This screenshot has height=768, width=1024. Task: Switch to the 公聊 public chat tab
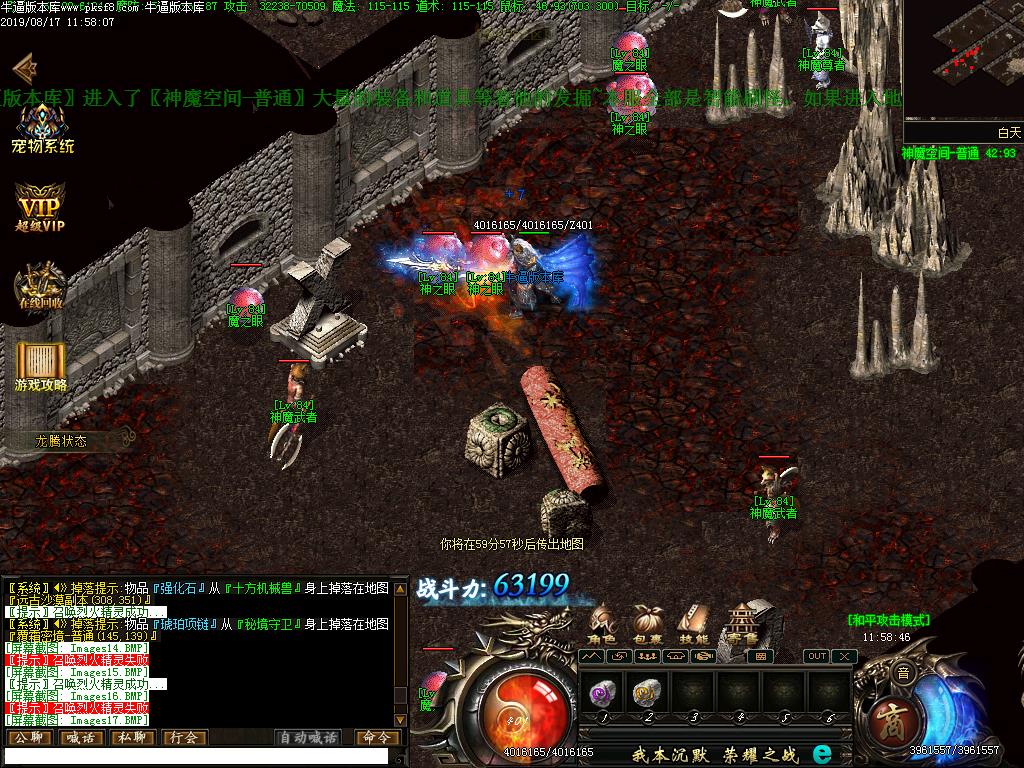click(x=28, y=738)
